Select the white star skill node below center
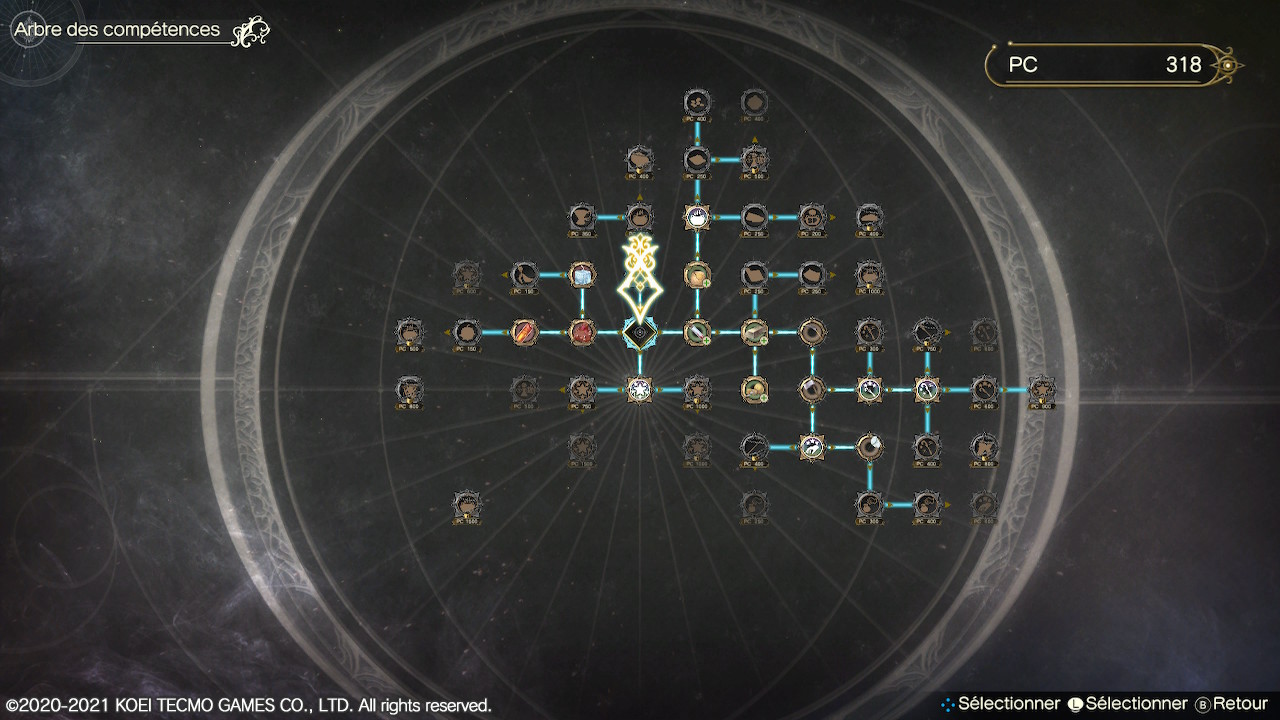 (639, 389)
